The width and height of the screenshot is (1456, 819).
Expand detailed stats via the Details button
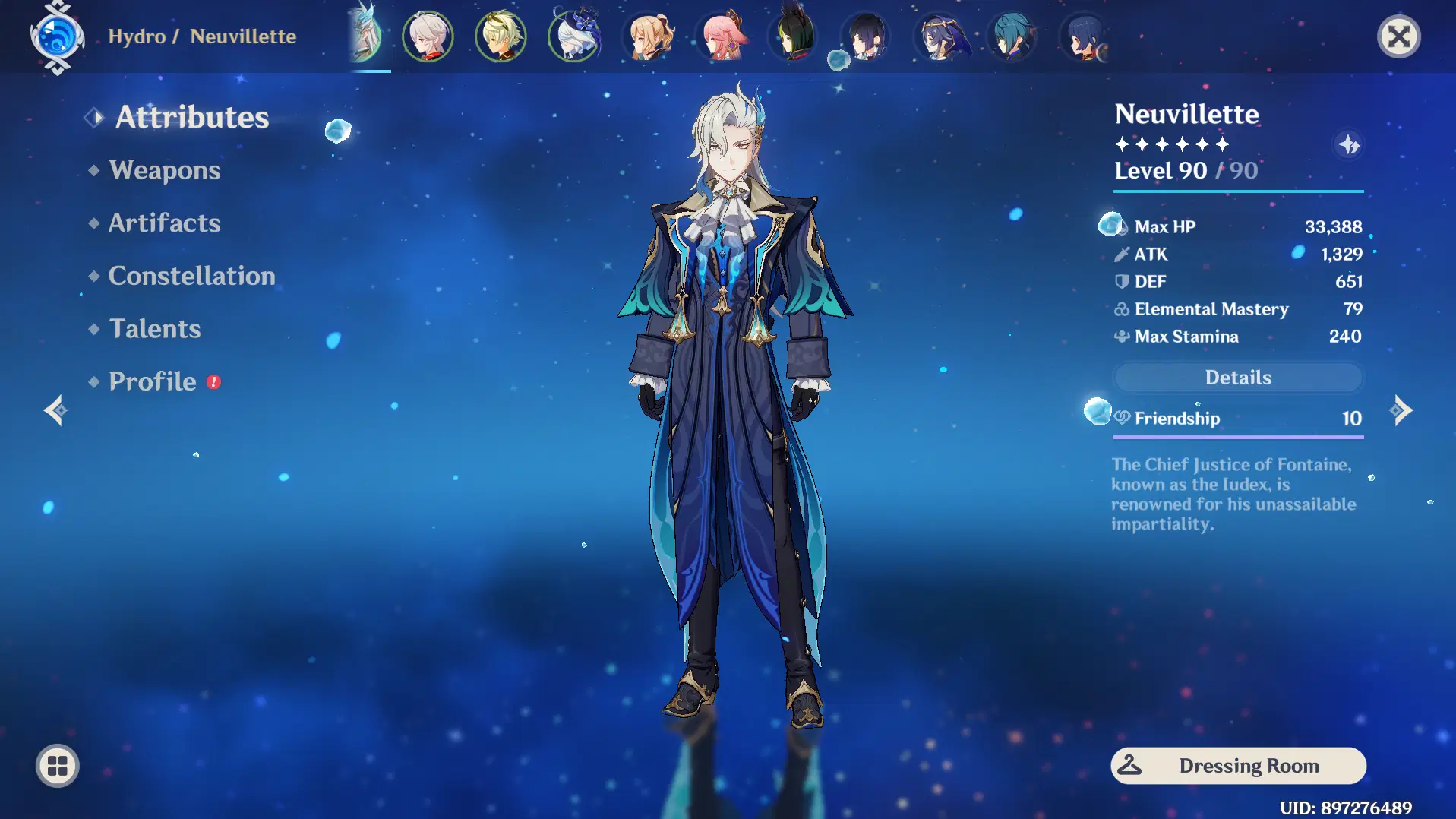click(1237, 377)
